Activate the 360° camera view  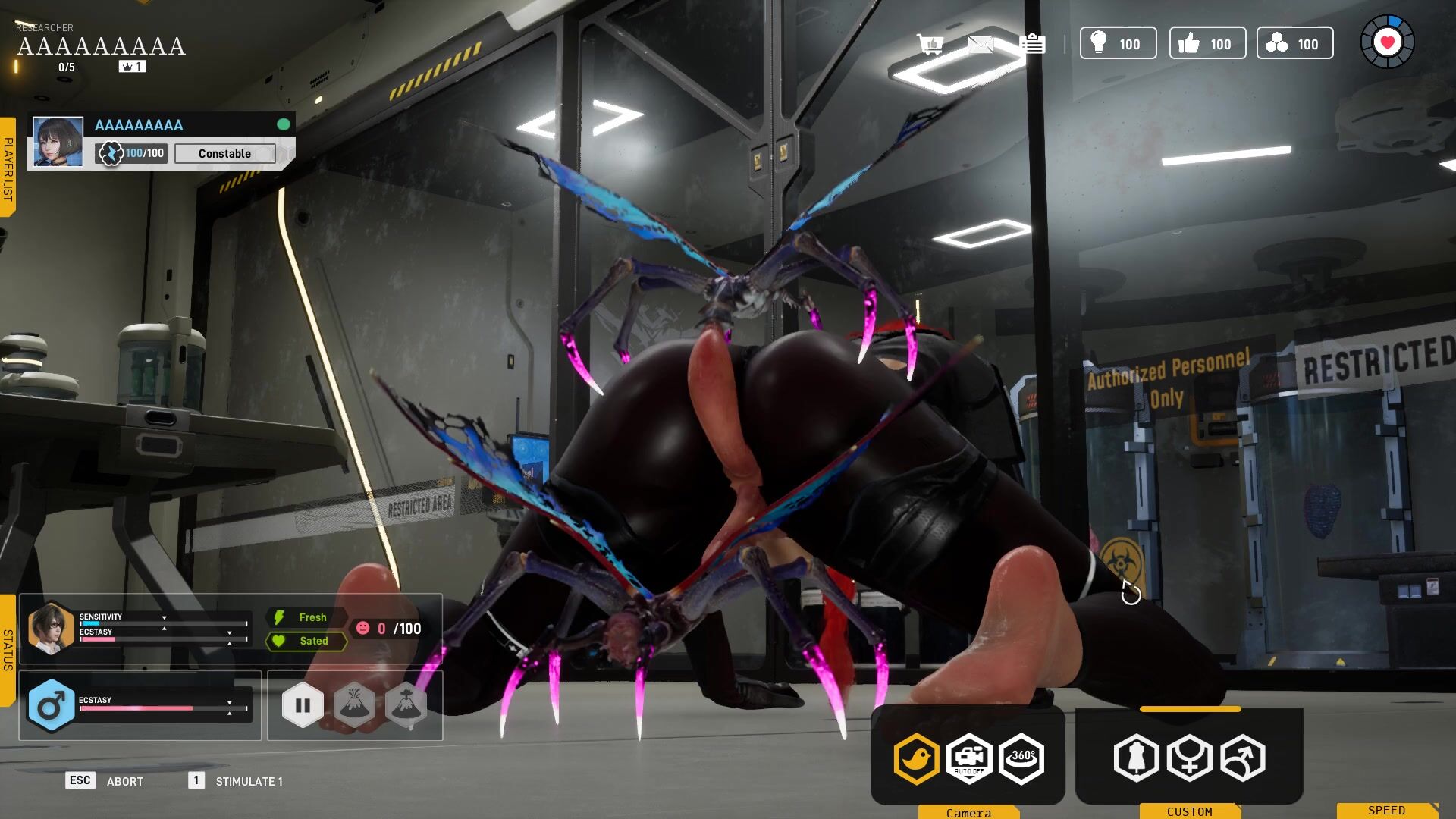pos(1021,758)
